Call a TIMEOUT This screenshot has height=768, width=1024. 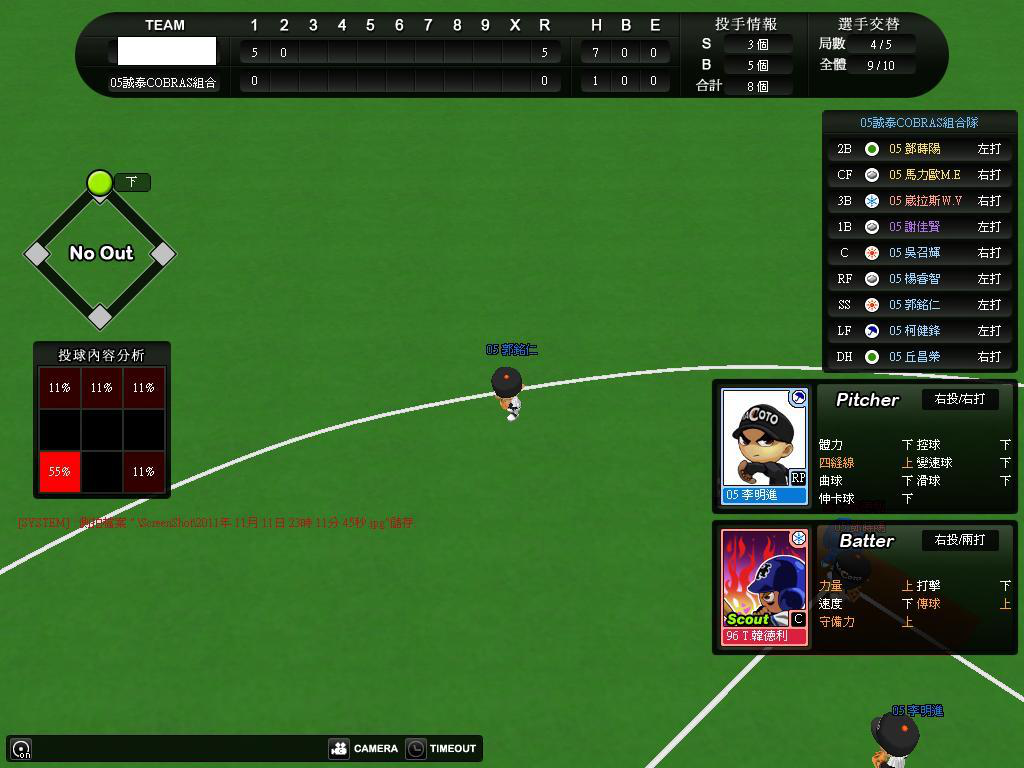tap(441, 748)
